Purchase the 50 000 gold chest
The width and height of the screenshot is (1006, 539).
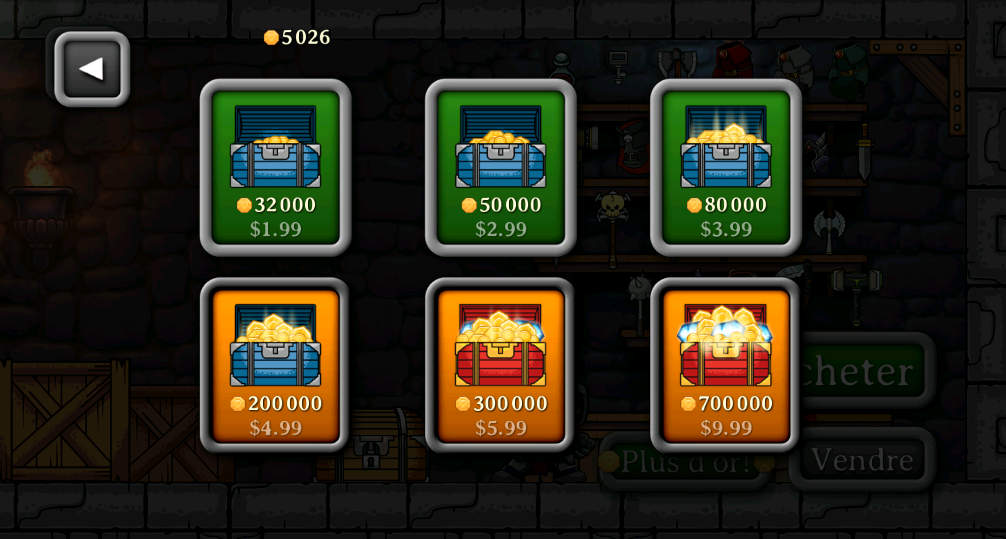pyautogui.click(x=500, y=168)
